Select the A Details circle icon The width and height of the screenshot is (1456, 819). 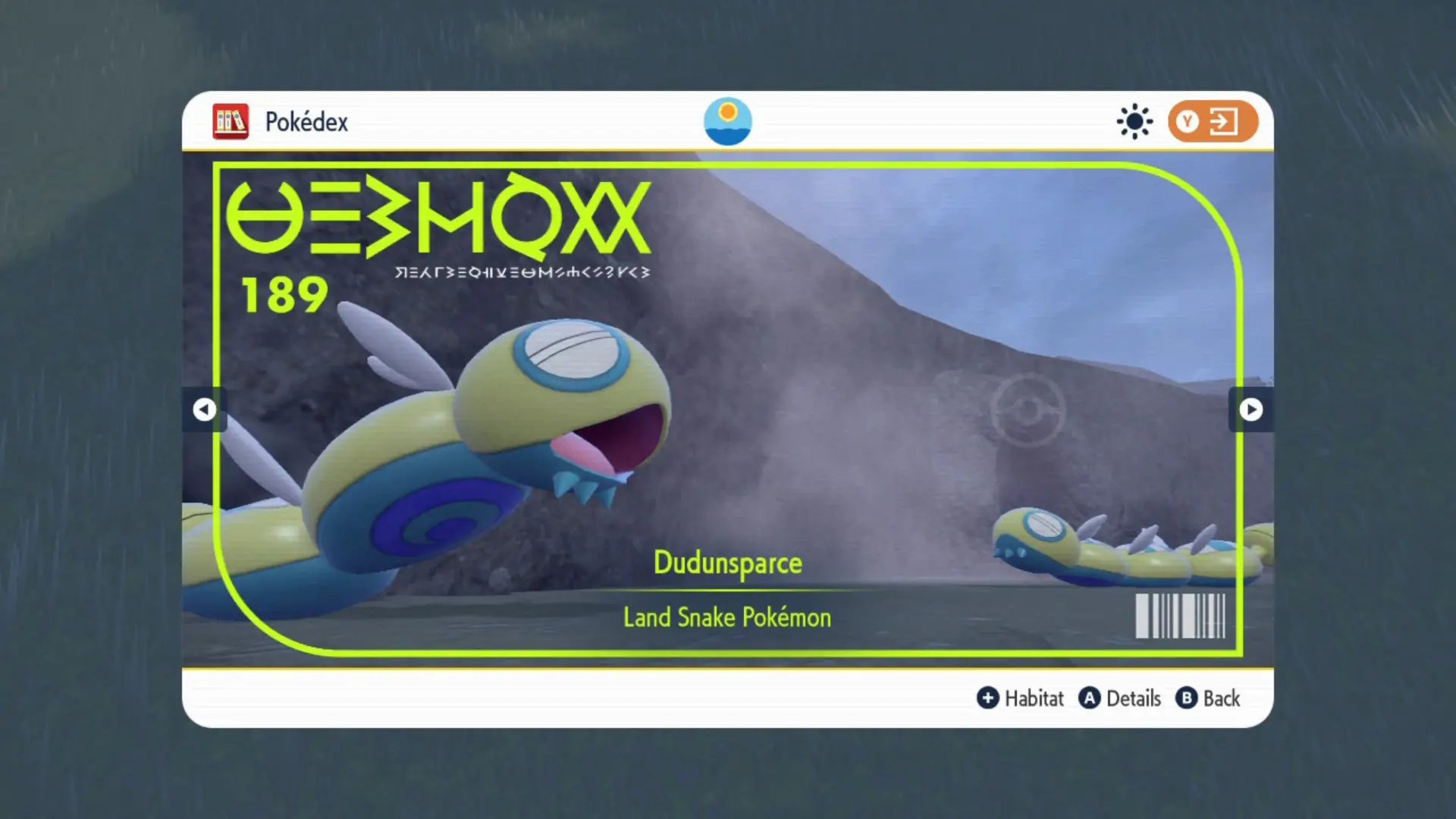coord(1090,698)
